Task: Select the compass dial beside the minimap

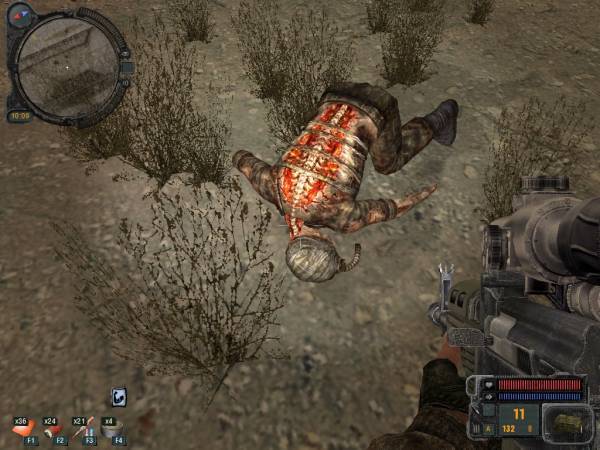Action: click(x=21, y=15)
